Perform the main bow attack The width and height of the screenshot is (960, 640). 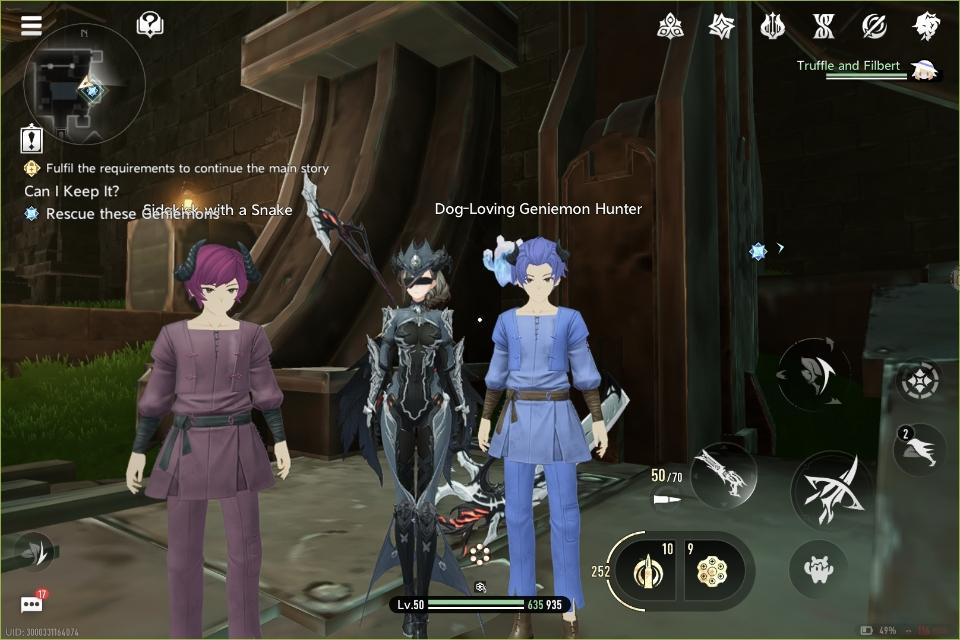832,490
